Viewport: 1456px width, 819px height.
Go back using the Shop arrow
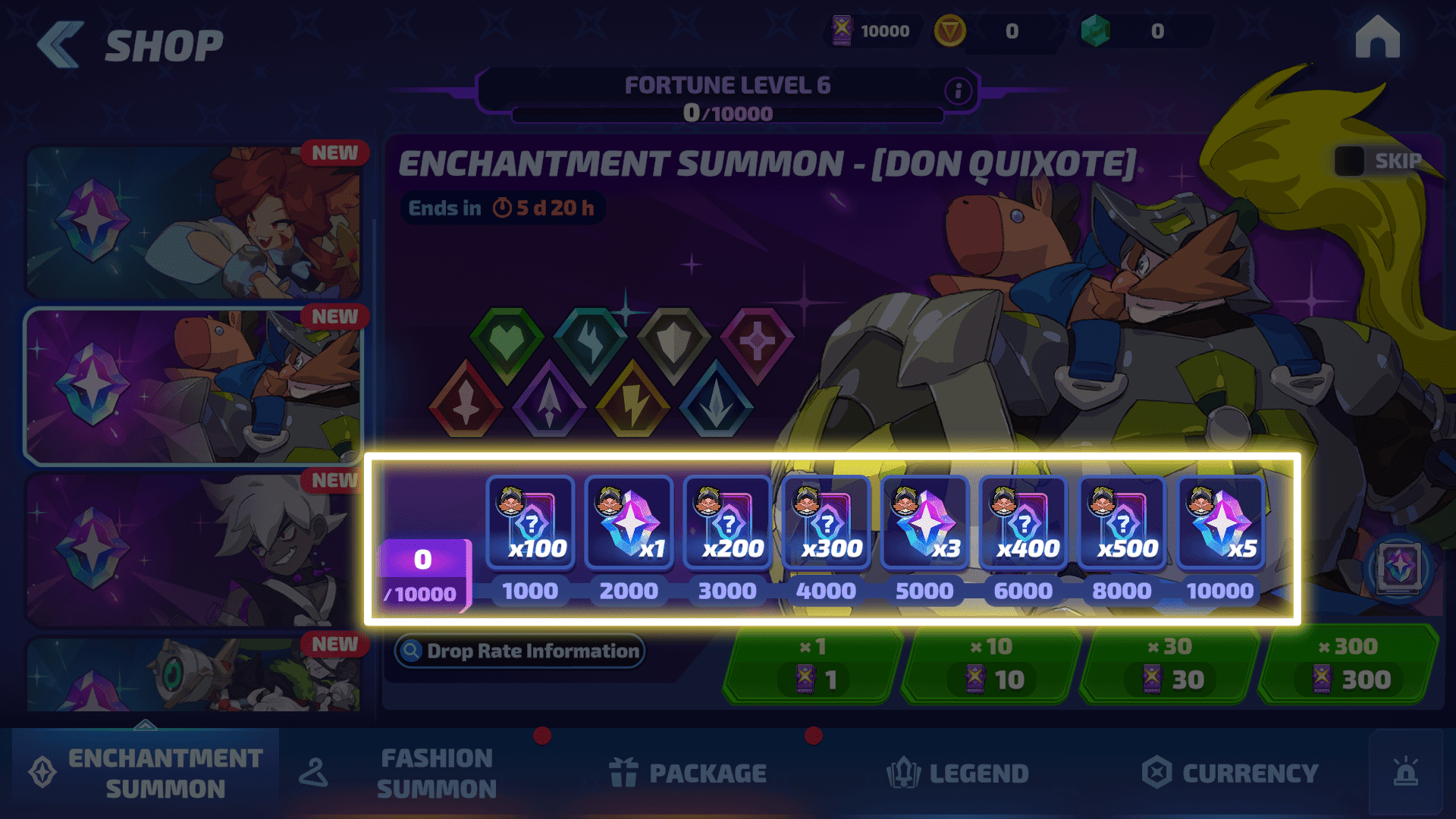[61, 45]
